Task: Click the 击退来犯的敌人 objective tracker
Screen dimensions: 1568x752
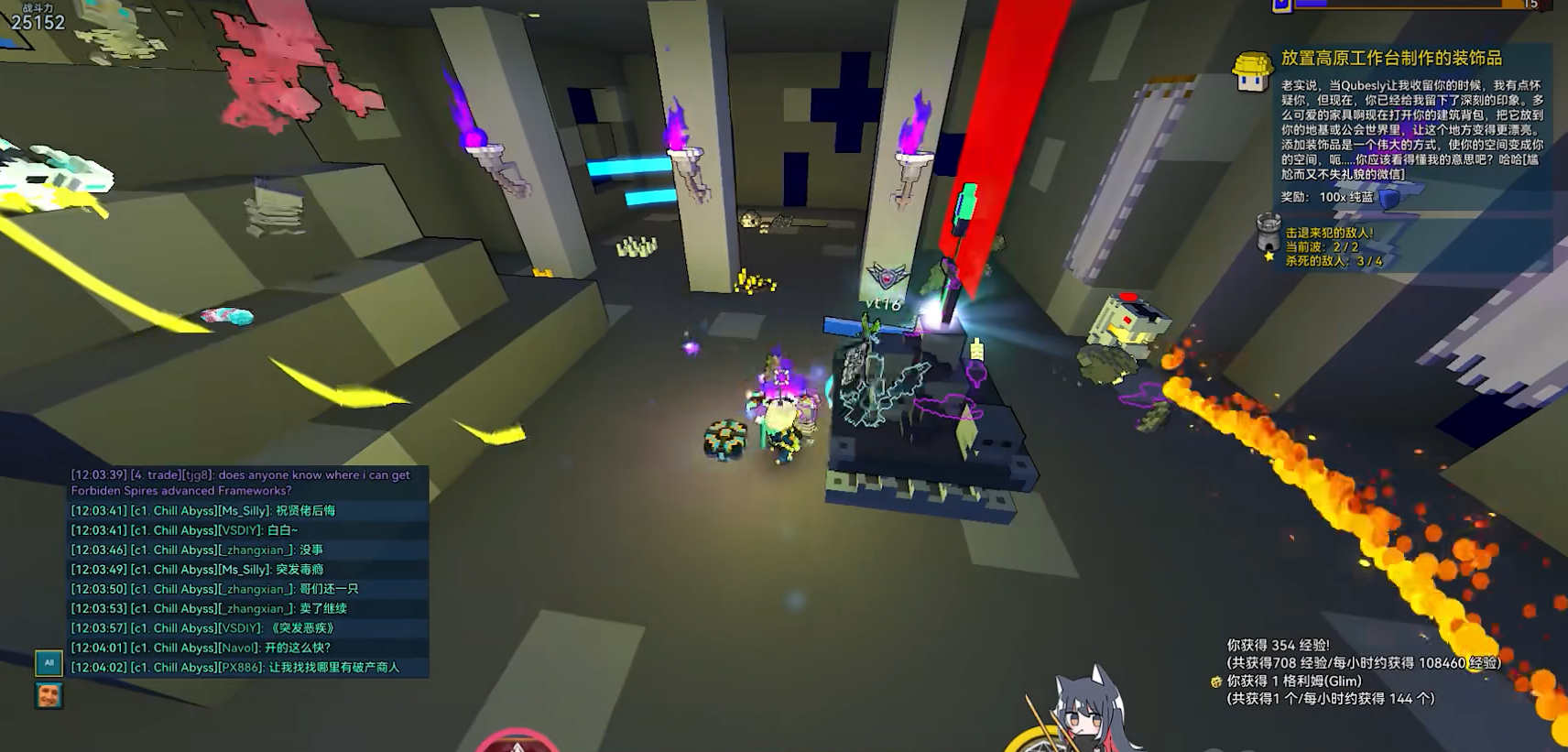Action: [x=1330, y=234]
